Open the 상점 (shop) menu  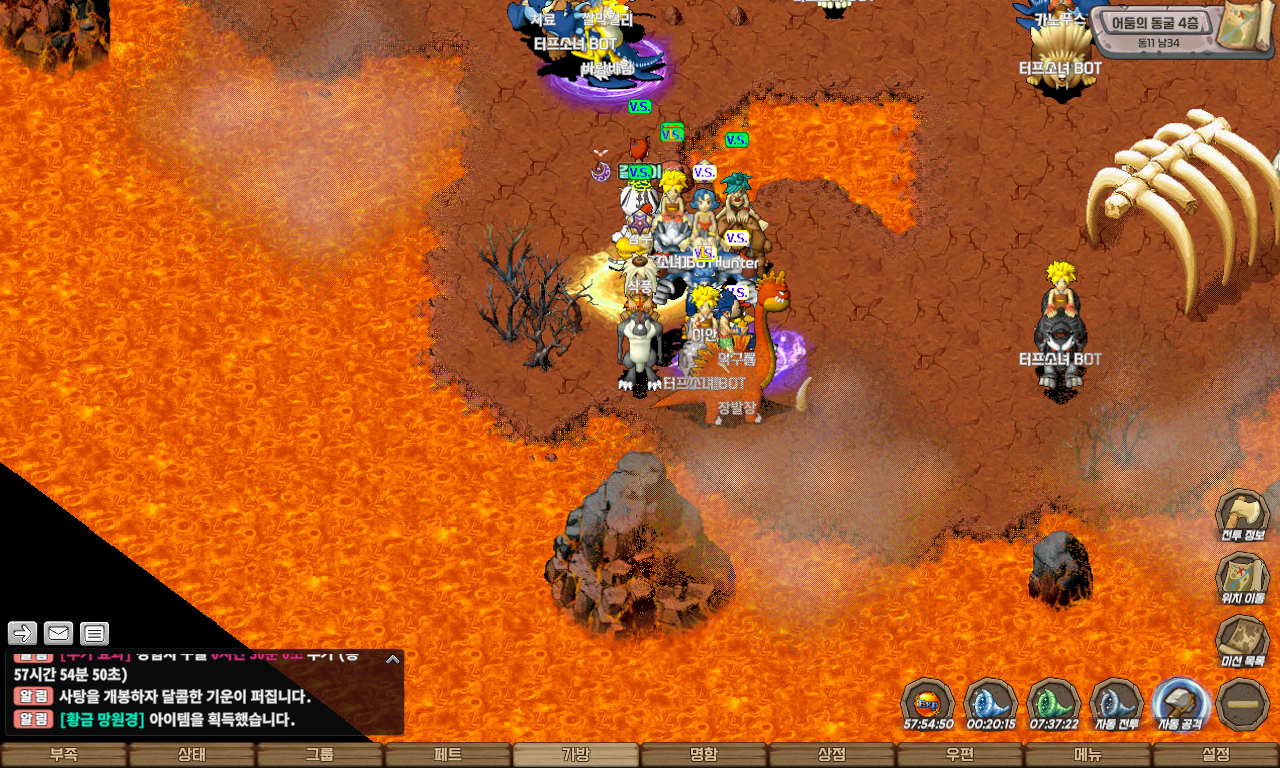coord(832,755)
